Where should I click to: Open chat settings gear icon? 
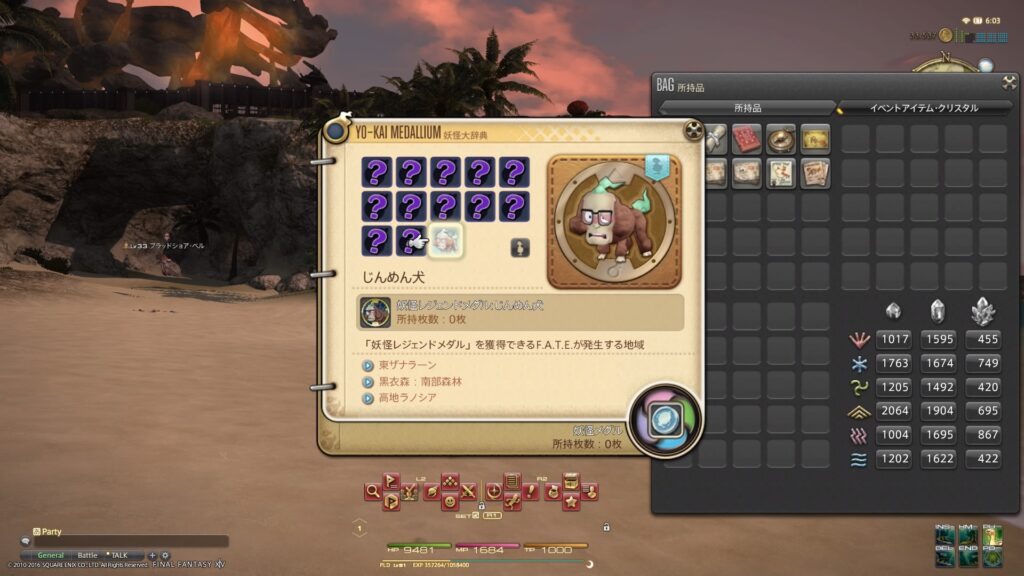[165, 555]
